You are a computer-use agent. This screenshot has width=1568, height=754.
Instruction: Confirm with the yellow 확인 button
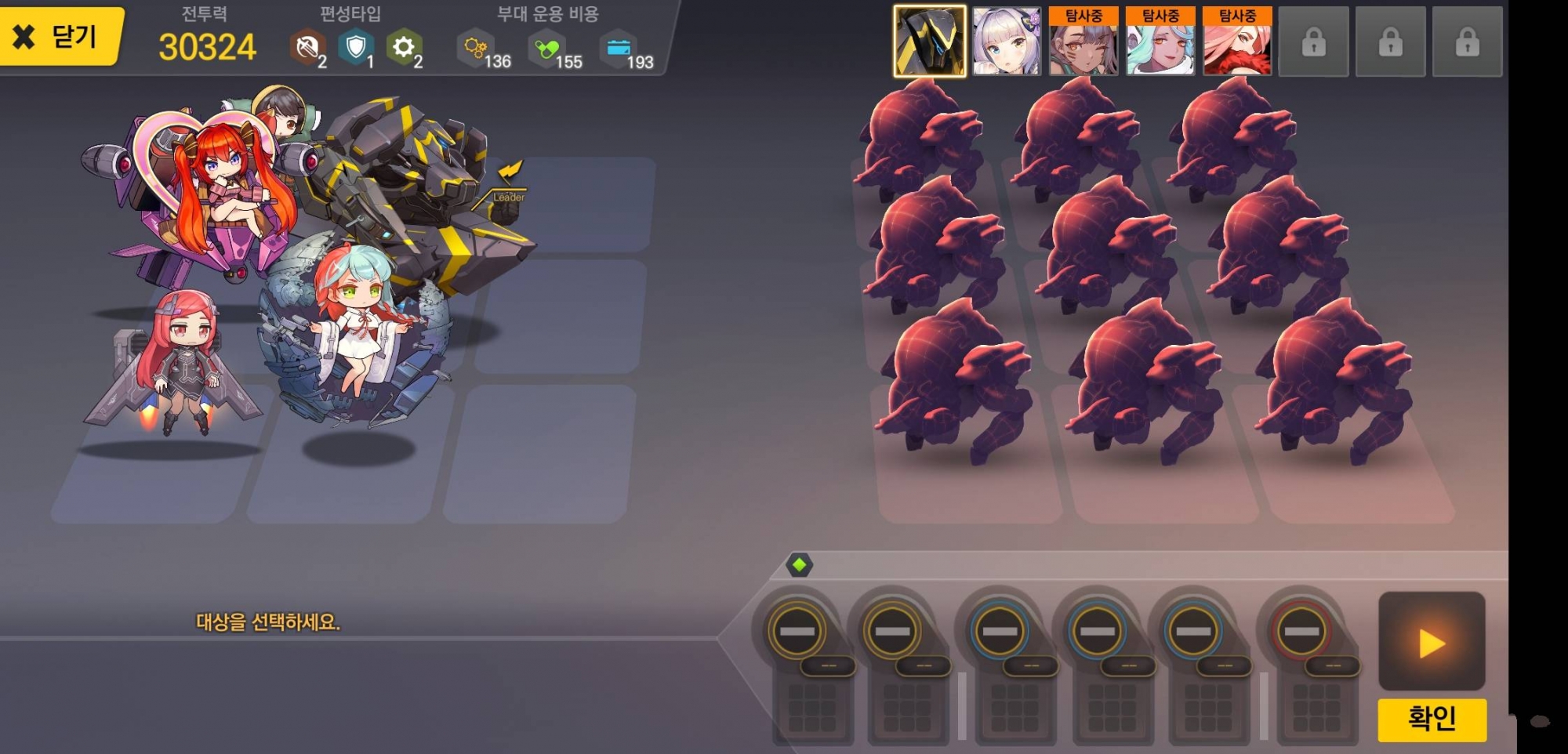point(1432,719)
